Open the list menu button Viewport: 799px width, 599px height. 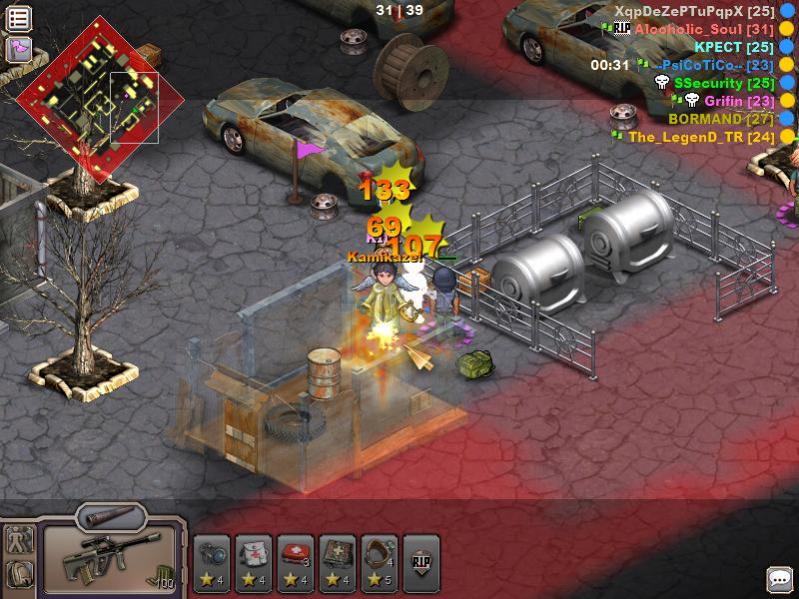19,18
